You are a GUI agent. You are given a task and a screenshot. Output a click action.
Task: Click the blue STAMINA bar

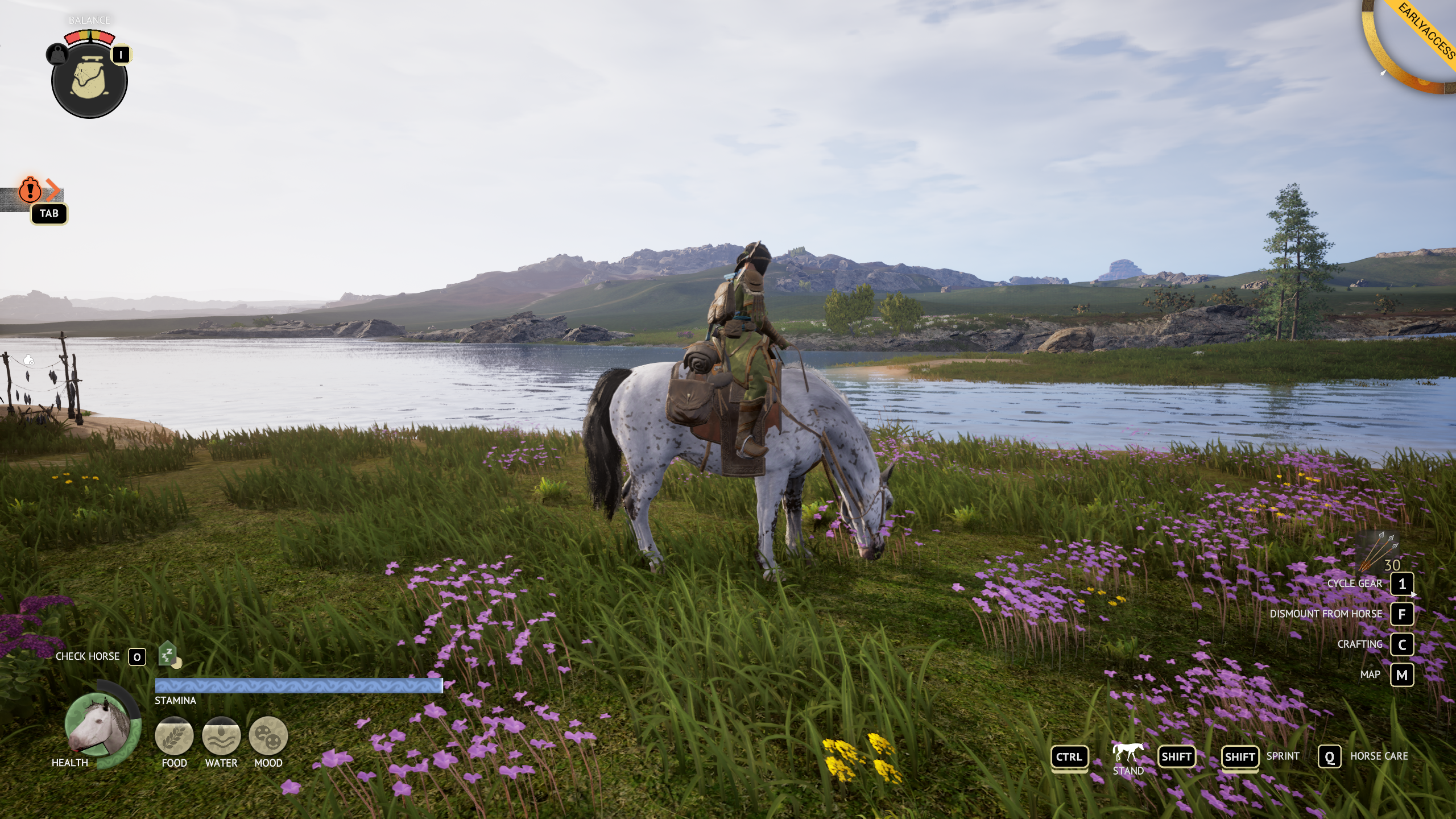(x=299, y=686)
